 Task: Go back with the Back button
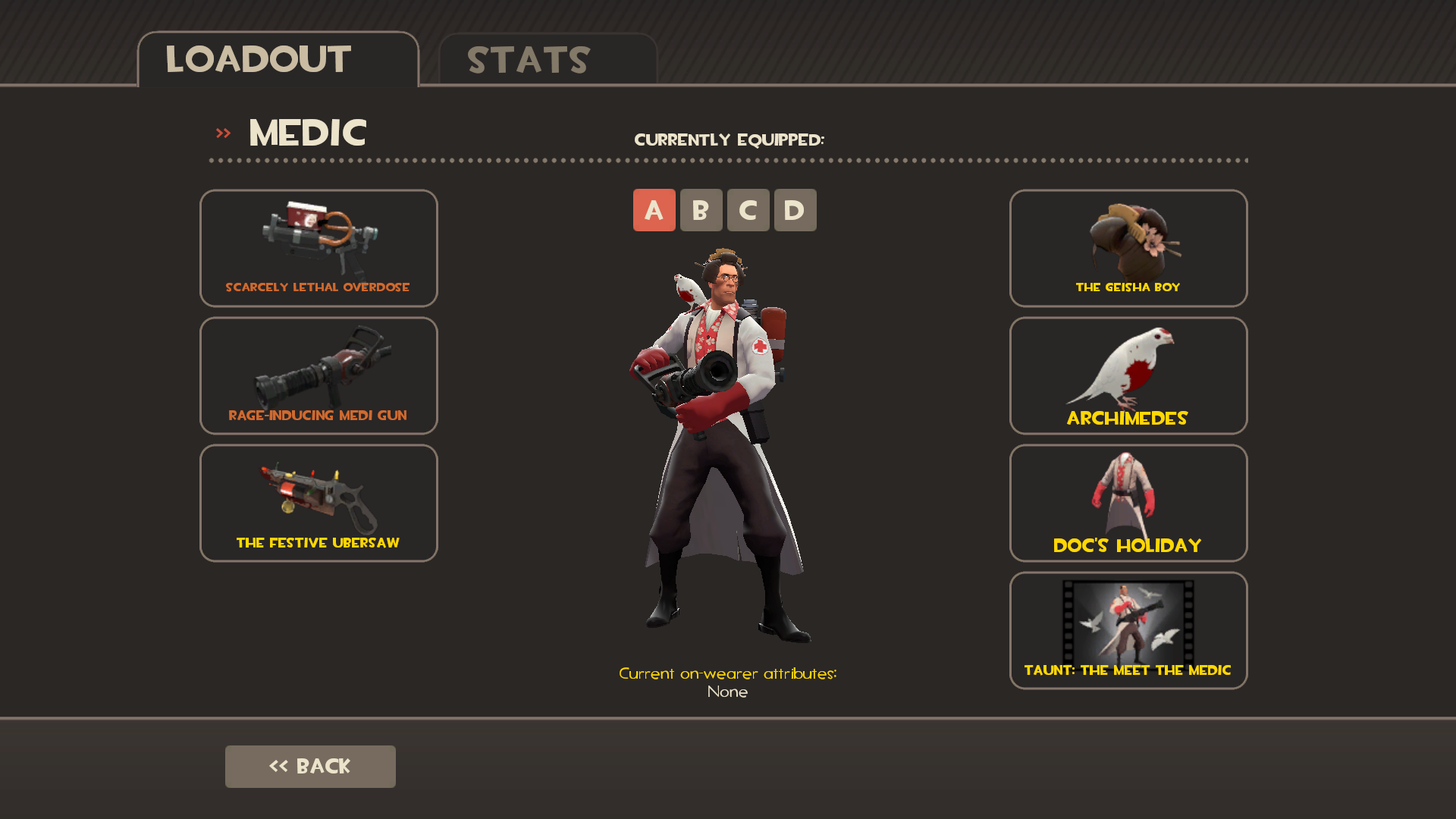click(x=310, y=766)
